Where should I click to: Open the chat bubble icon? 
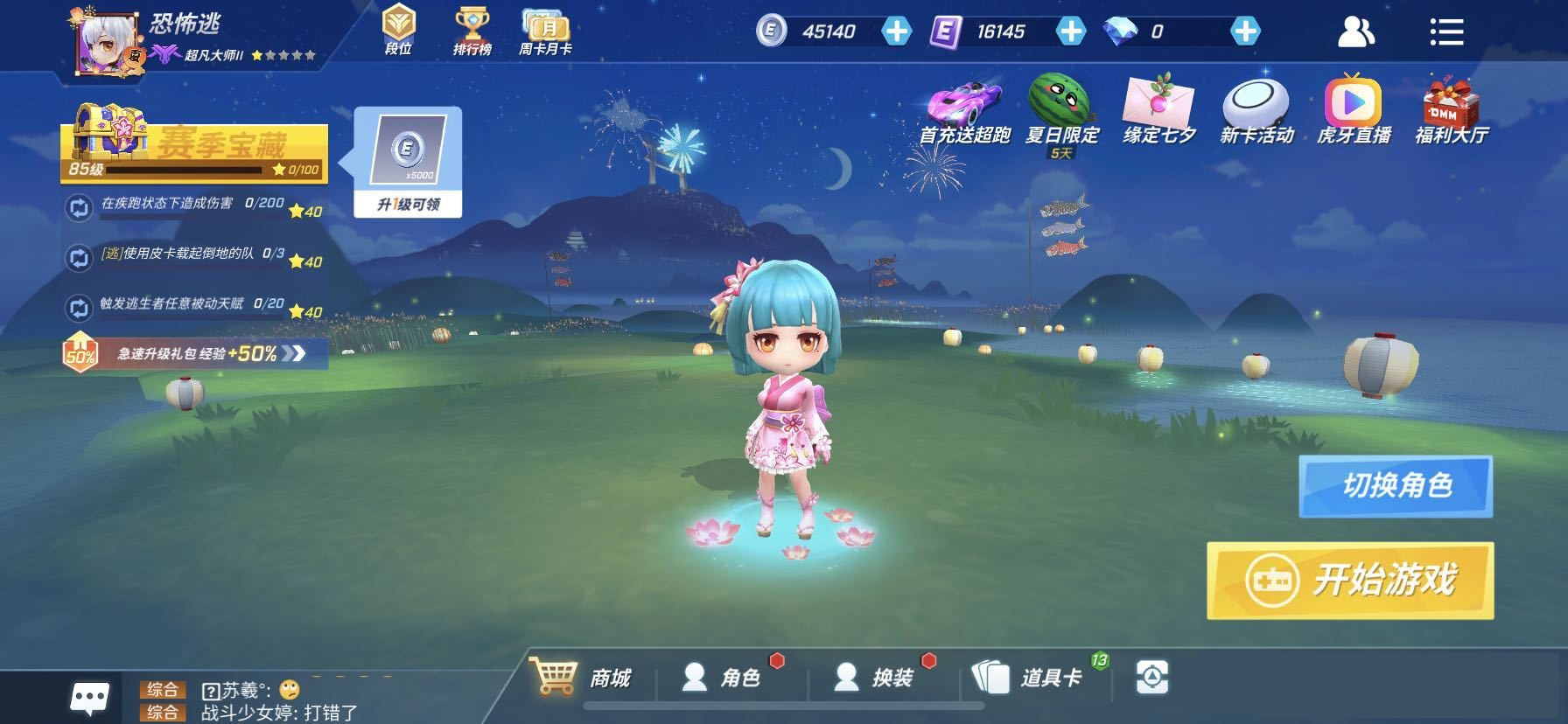tap(90, 698)
